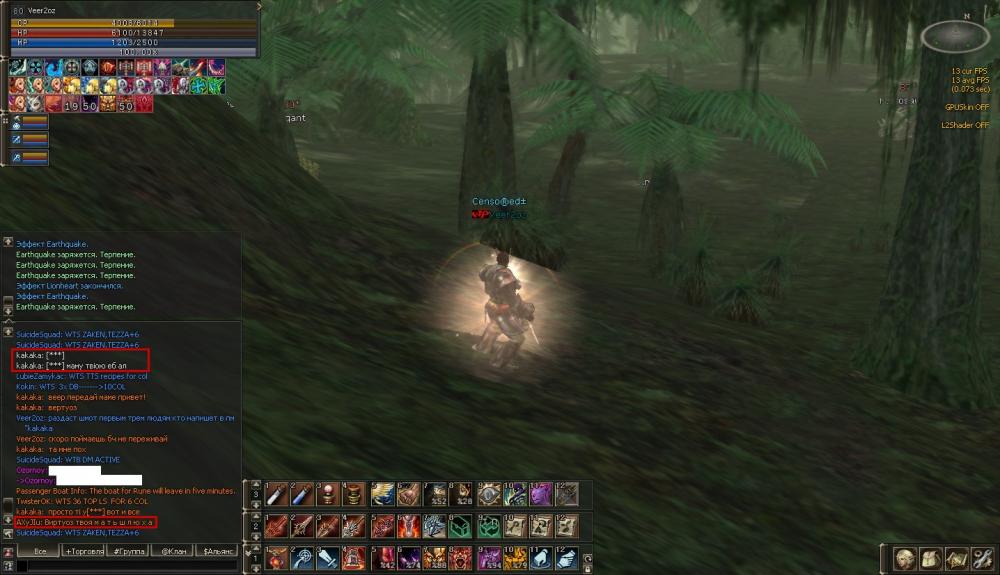Click the compass radar at top right
Viewport: 1000px width, 575px height.
[955, 36]
